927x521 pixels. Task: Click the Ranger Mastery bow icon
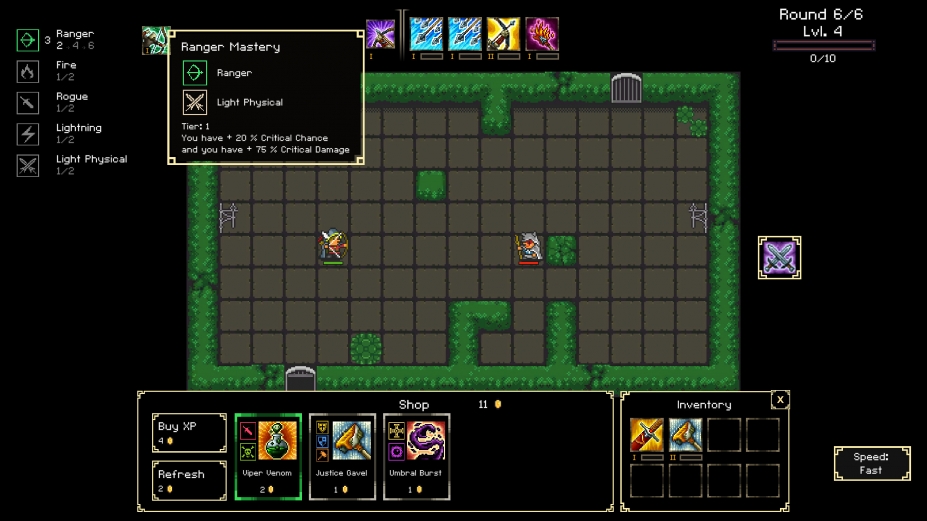(155, 41)
